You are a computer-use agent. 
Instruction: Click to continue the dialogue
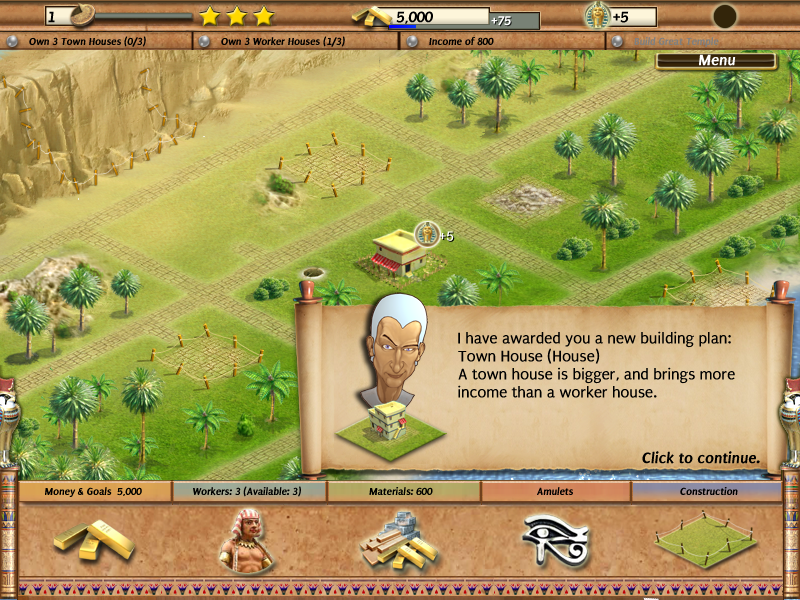700,458
